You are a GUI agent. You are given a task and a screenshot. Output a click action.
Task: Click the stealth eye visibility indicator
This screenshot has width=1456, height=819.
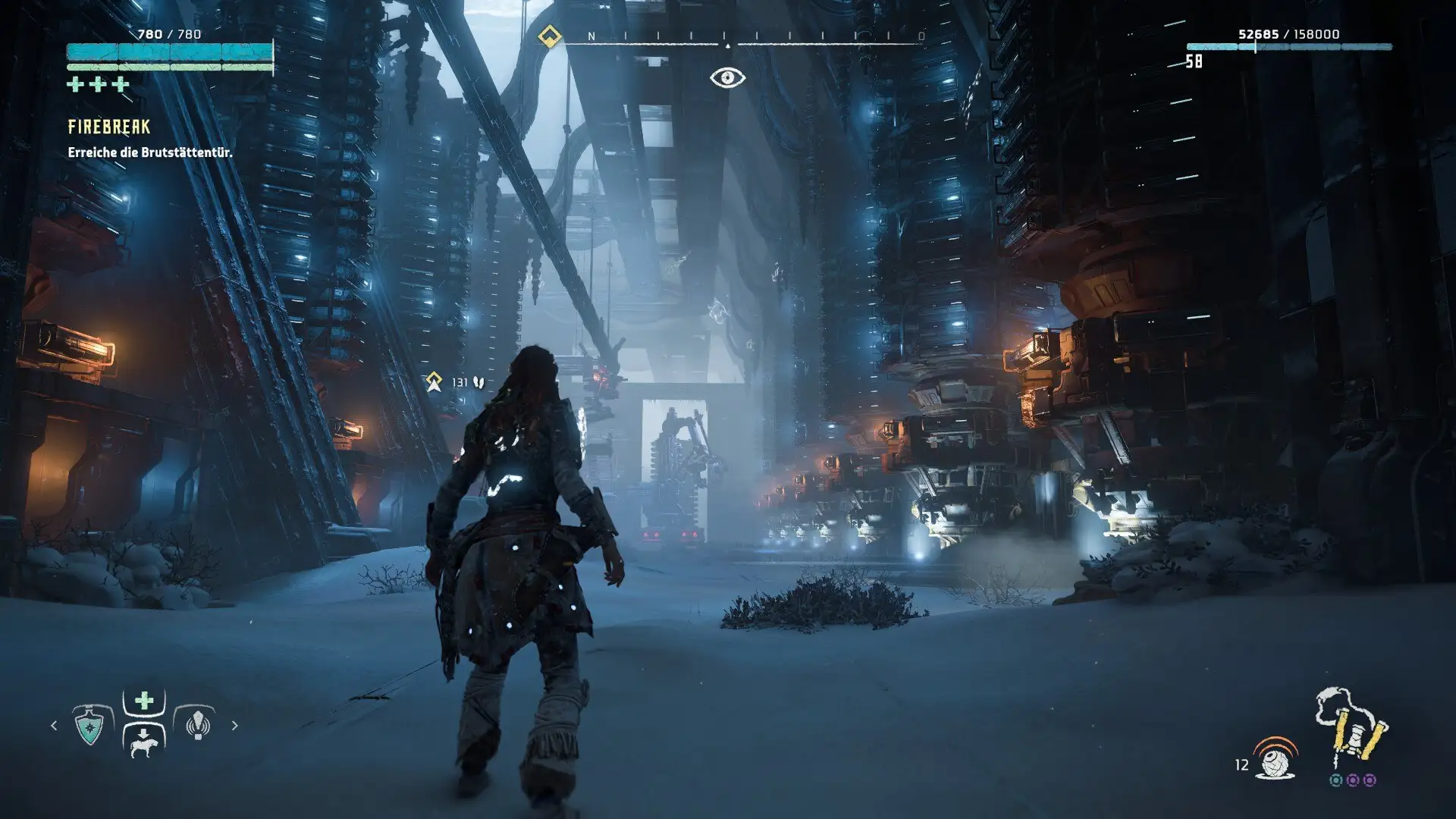point(727,77)
